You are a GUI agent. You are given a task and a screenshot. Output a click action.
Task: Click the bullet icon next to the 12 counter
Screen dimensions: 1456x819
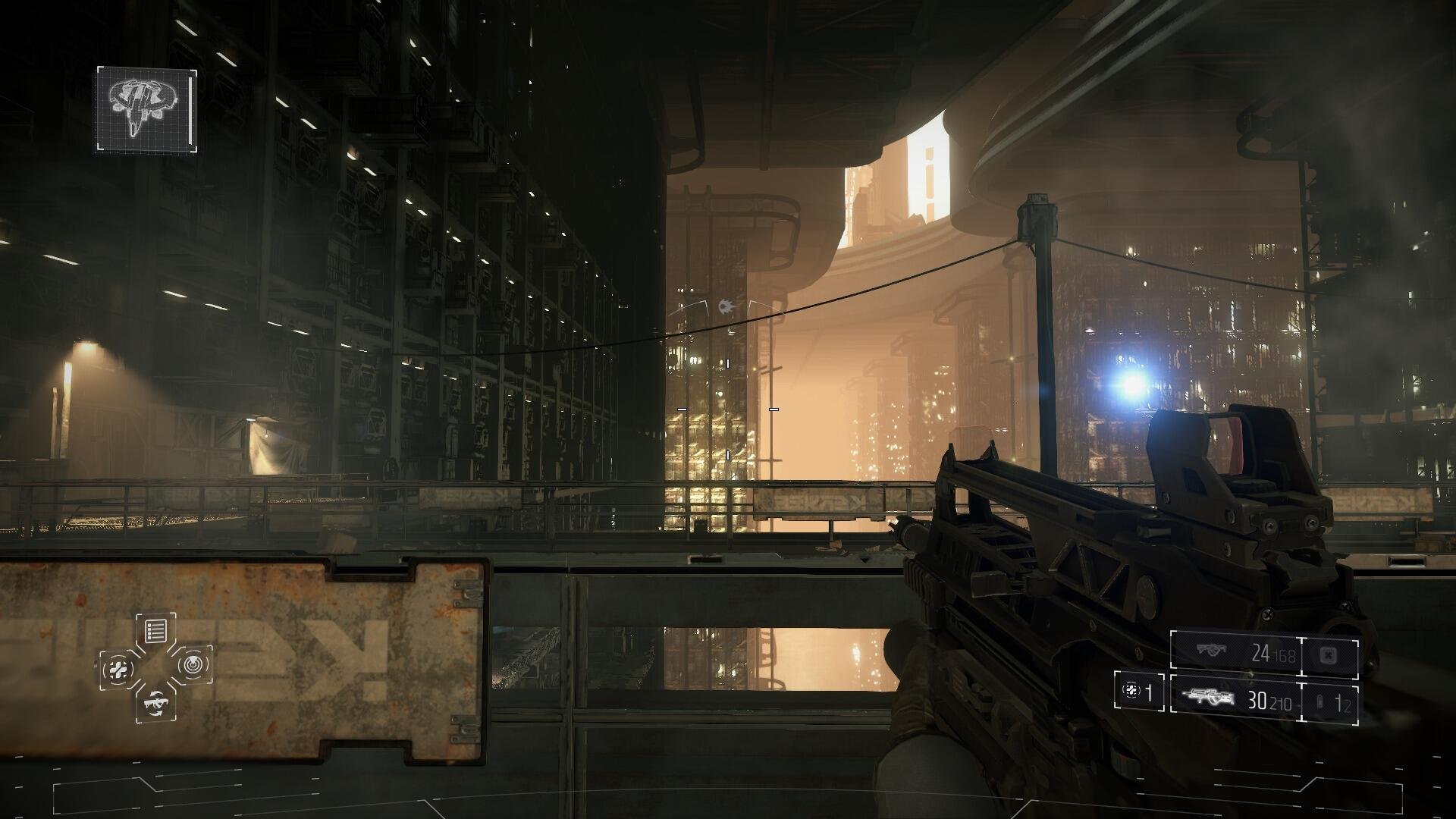click(x=1319, y=700)
